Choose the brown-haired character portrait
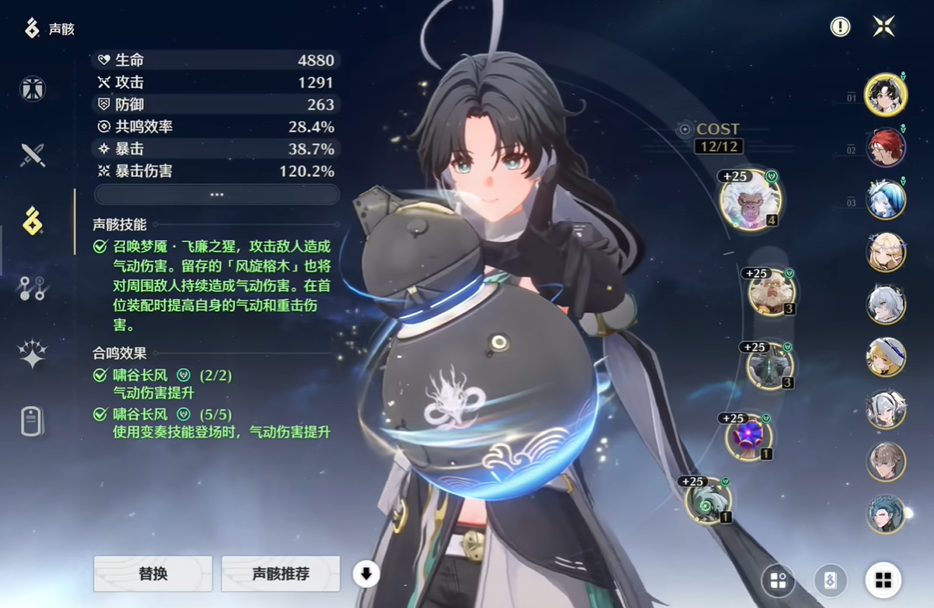 pyautogui.click(x=885, y=462)
